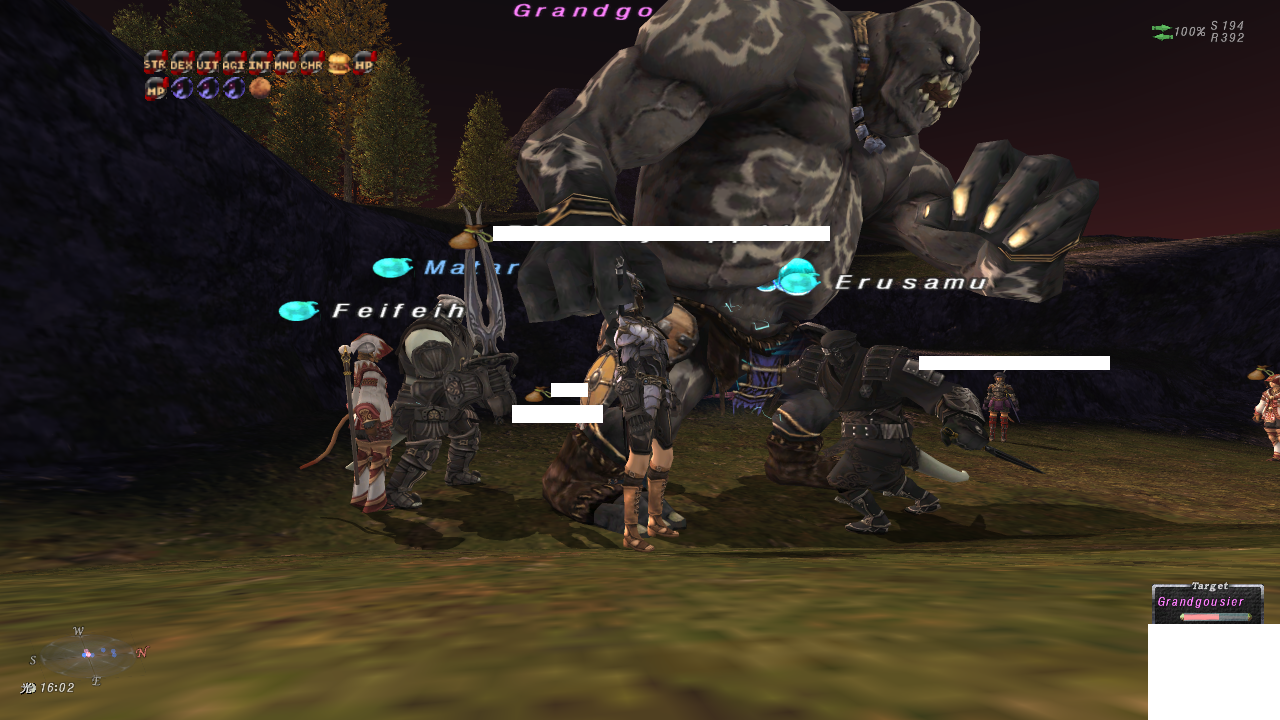Inspect the VIT status effect icon
The width and height of the screenshot is (1280, 720).
coord(207,63)
